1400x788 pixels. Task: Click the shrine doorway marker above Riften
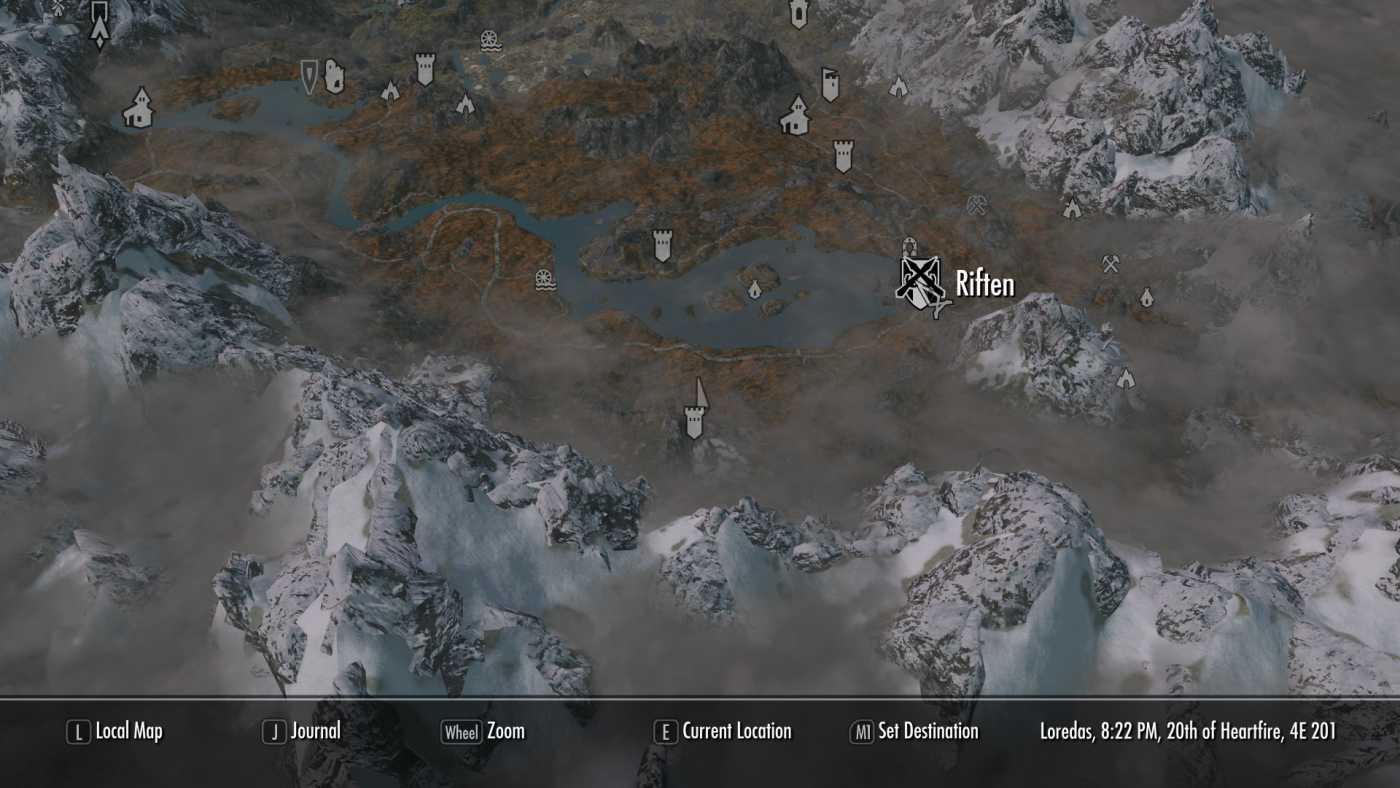910,247
